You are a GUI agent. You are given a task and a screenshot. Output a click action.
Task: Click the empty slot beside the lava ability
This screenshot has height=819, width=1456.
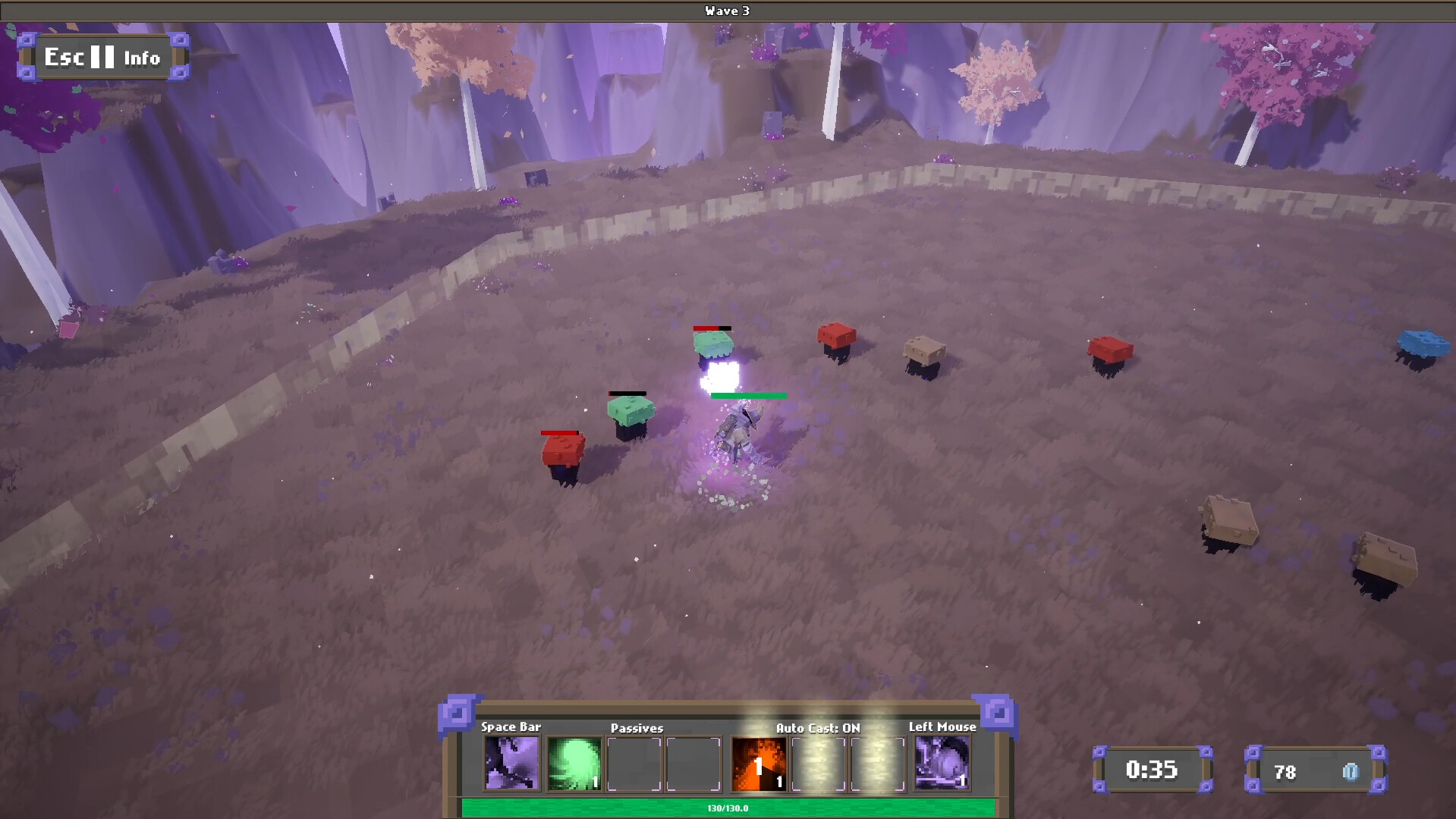coord(819,763)
